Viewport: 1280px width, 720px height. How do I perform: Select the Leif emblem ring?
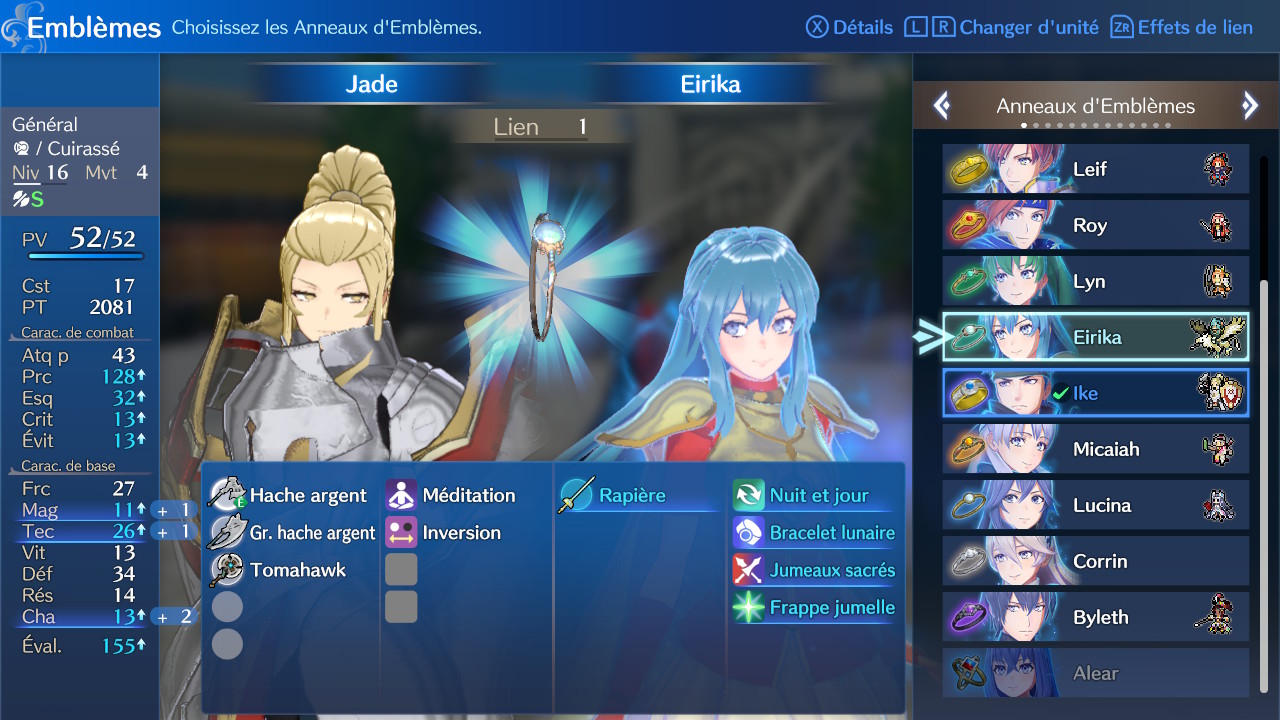(x=1095, y=169)
